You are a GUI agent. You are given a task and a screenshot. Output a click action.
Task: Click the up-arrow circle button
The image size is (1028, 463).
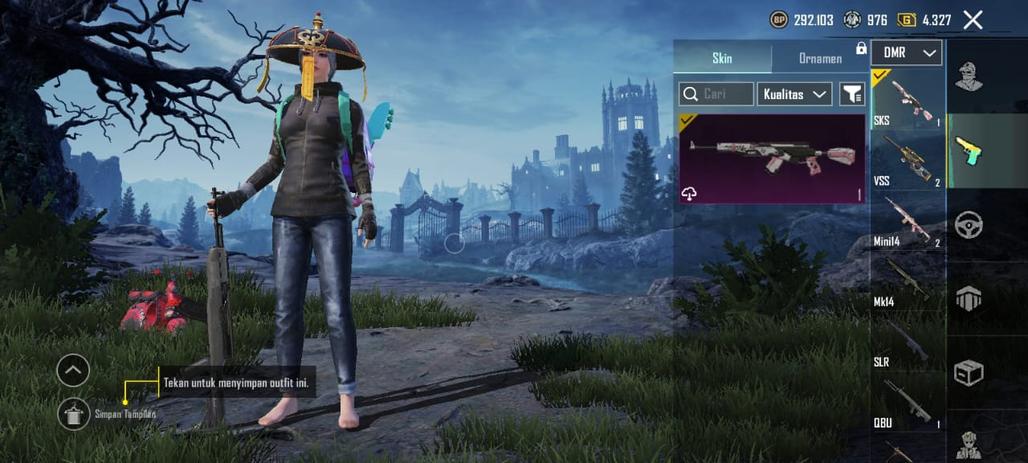[73, 371]
